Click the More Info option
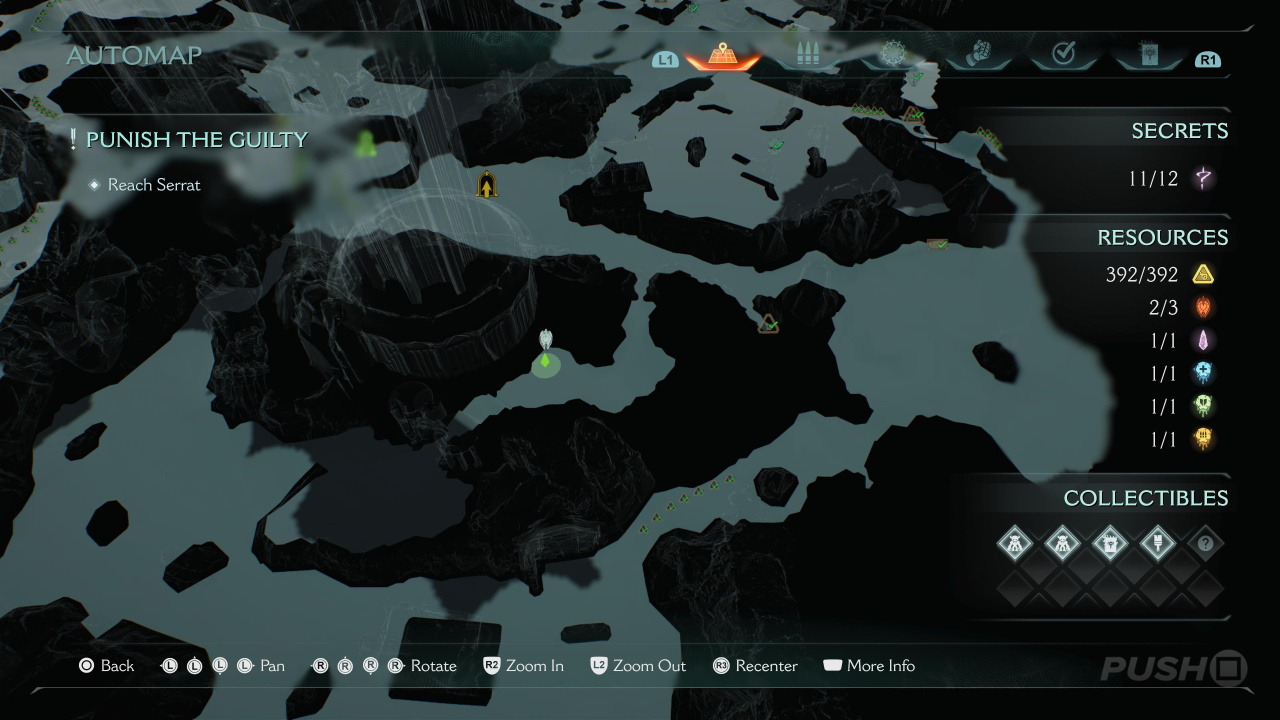The width and height of the screenshot is (1280, 720). (869, 666)
